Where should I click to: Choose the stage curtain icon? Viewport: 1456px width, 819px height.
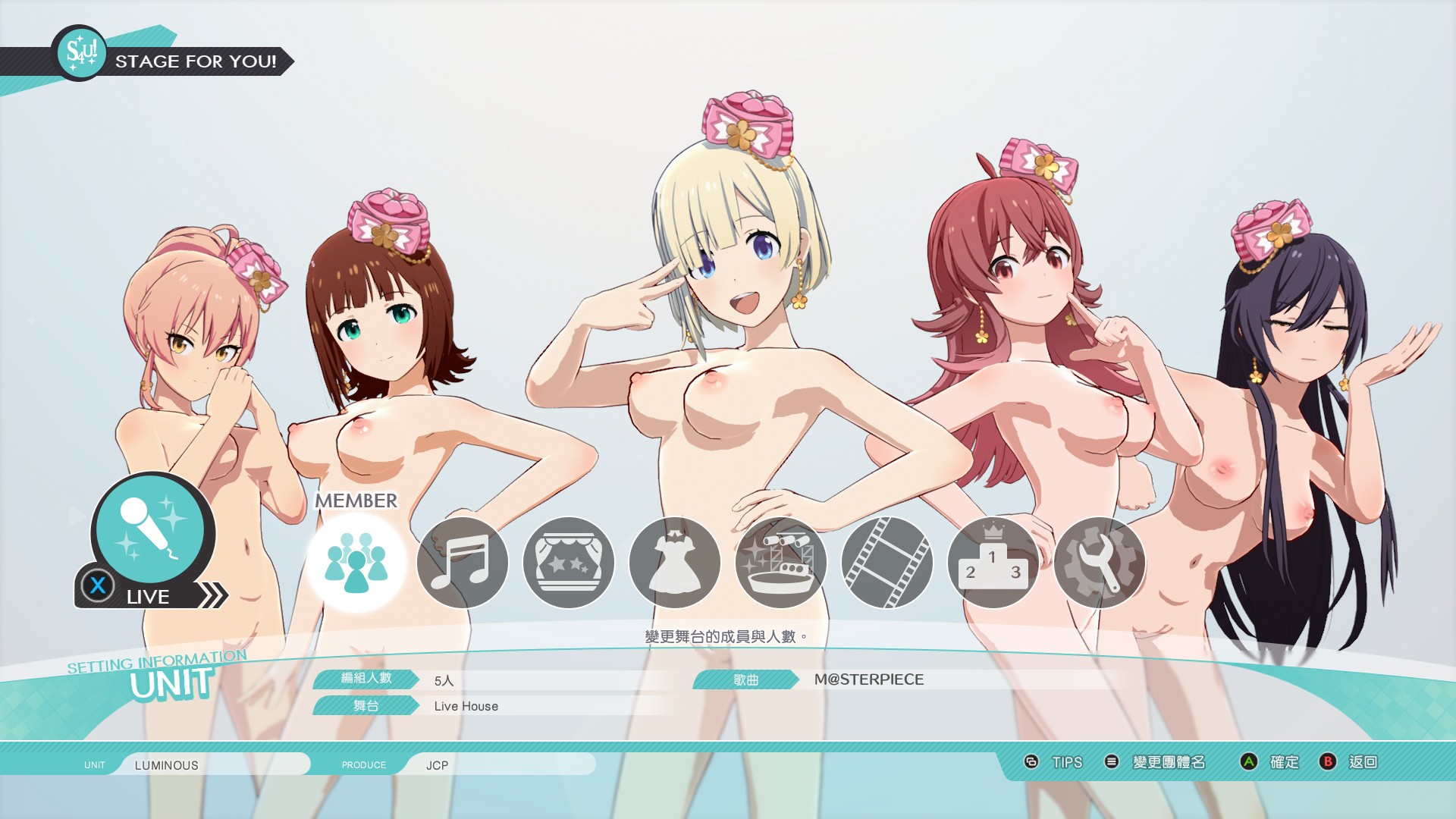568,563
